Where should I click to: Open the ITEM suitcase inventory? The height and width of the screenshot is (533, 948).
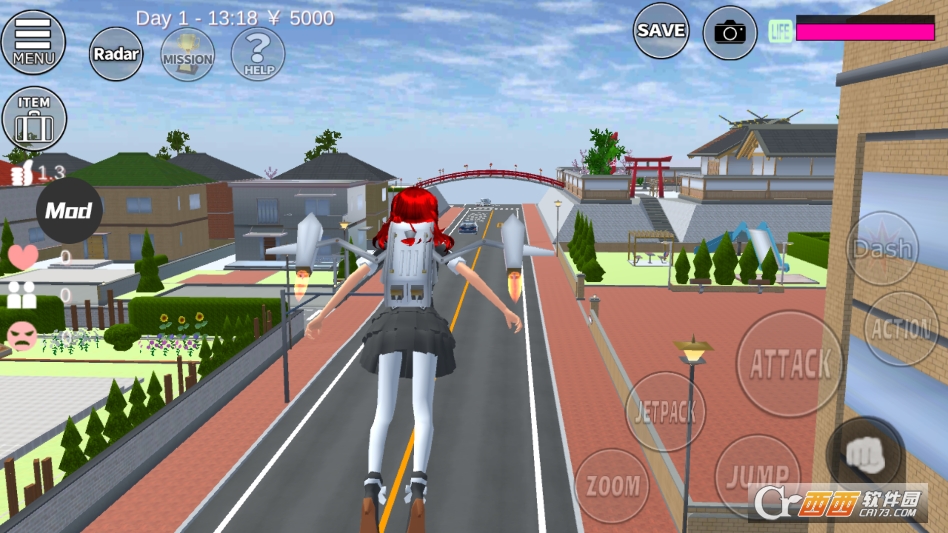coord(34,118)
